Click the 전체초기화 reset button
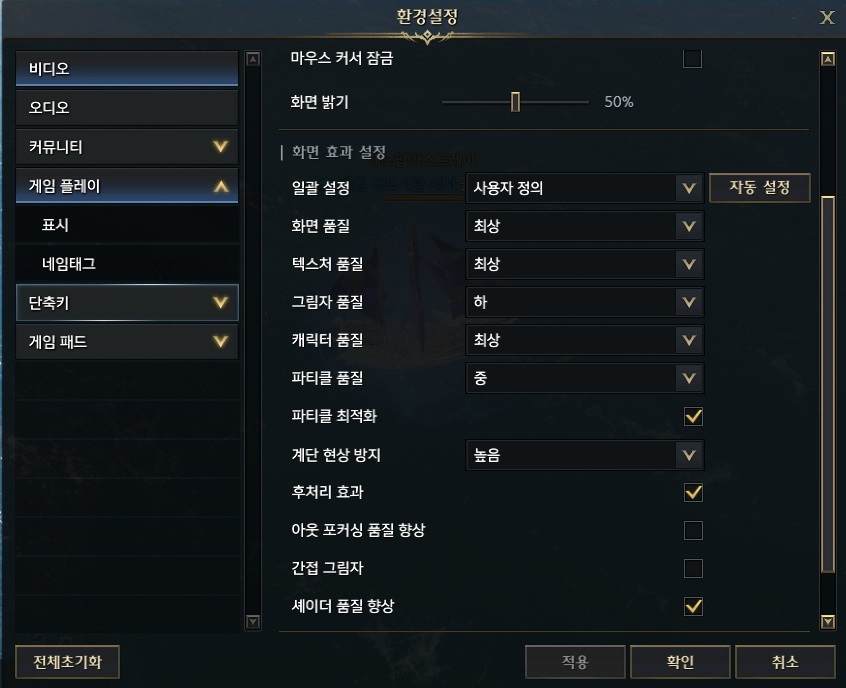846x688 pixels. (67, 662)
